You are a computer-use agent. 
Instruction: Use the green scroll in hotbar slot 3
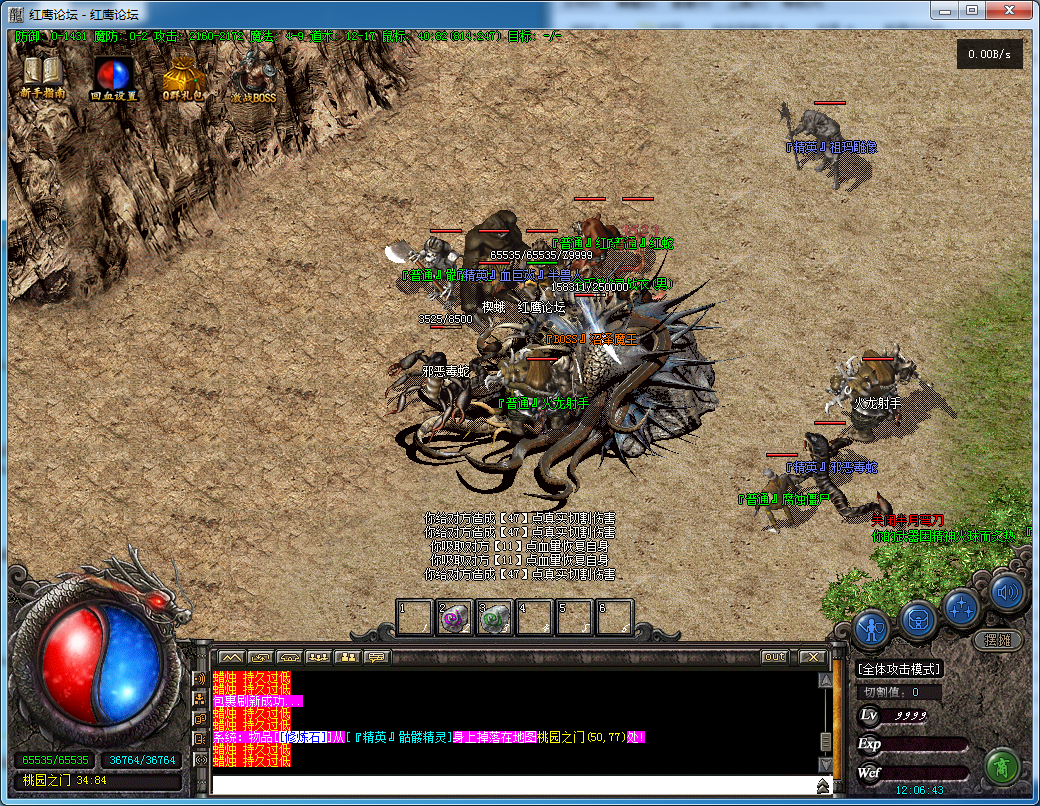click(494, 617)
